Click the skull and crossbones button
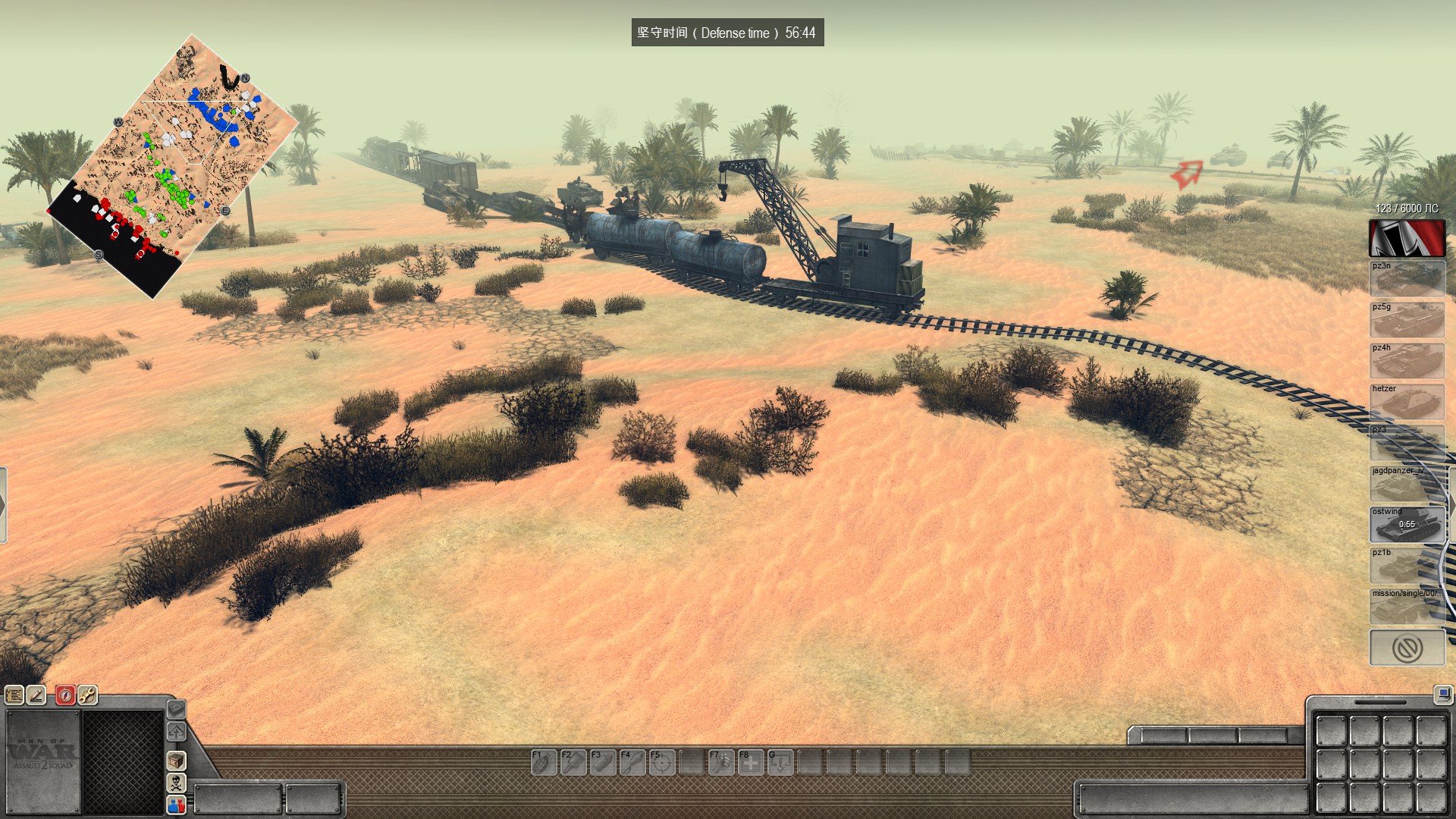The width and height of the screenshot is (1456, 819). point(176,782)
